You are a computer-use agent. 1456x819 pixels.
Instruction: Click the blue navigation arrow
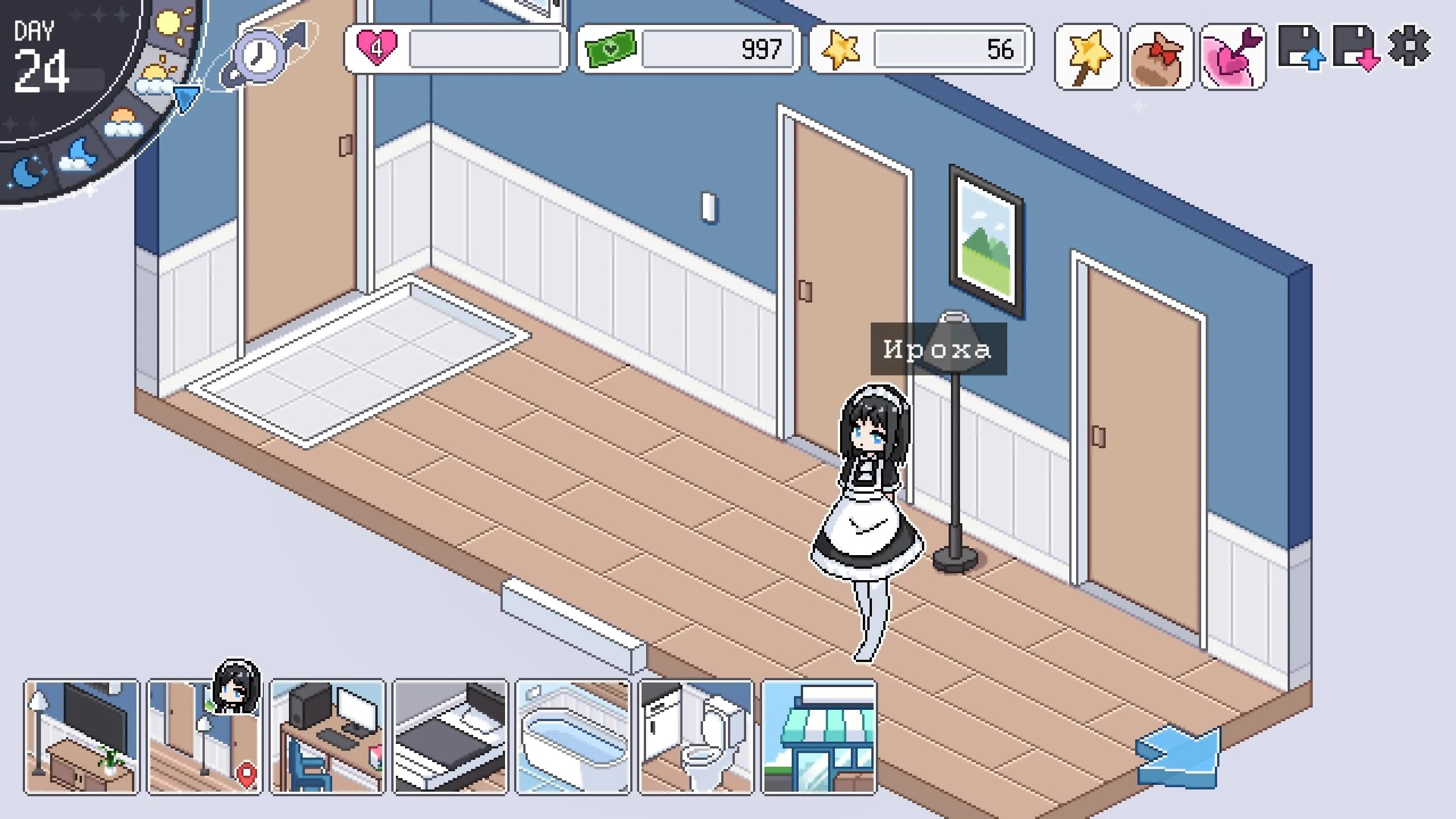1178,758
